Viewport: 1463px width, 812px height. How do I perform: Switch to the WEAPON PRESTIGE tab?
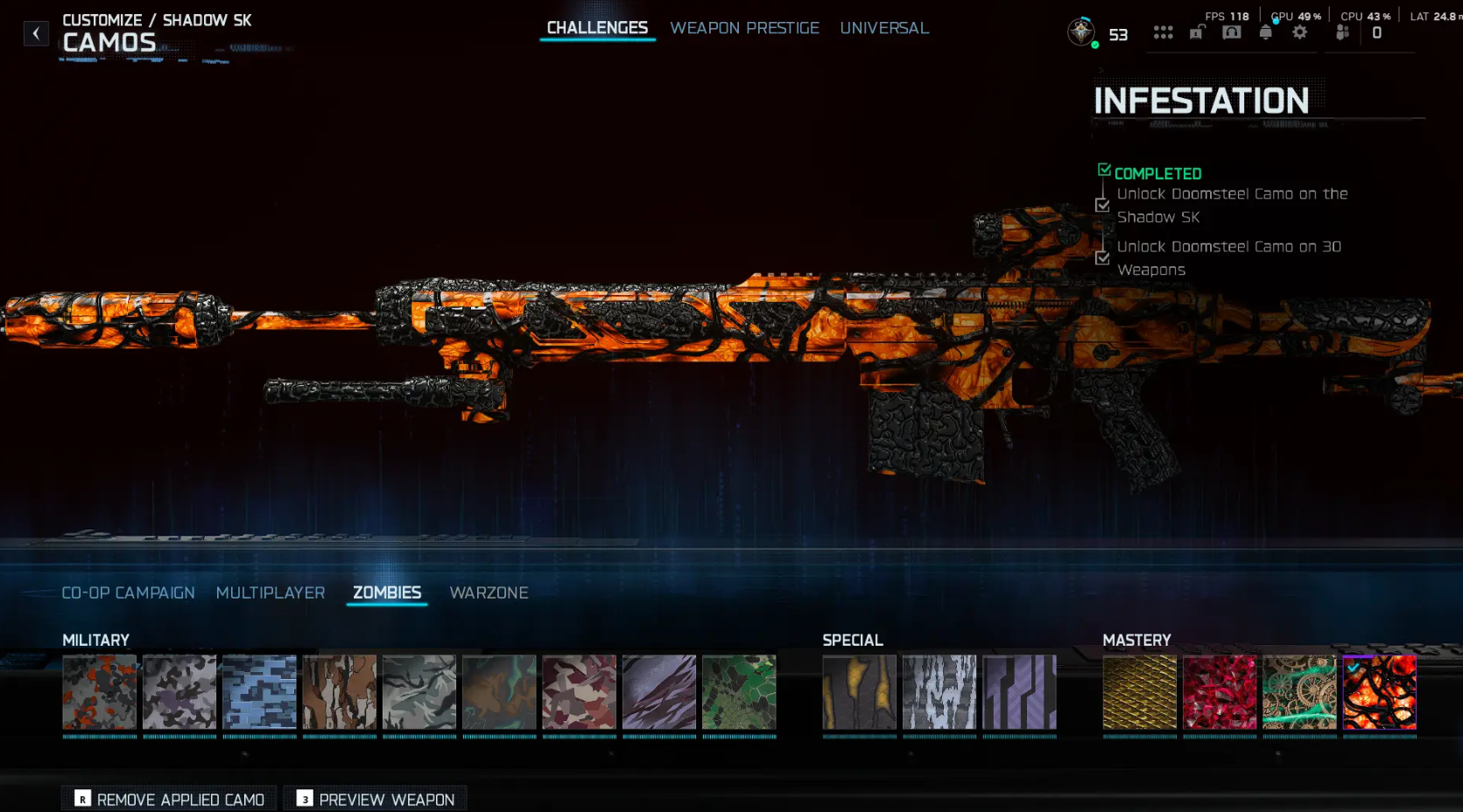click(745, 27)
